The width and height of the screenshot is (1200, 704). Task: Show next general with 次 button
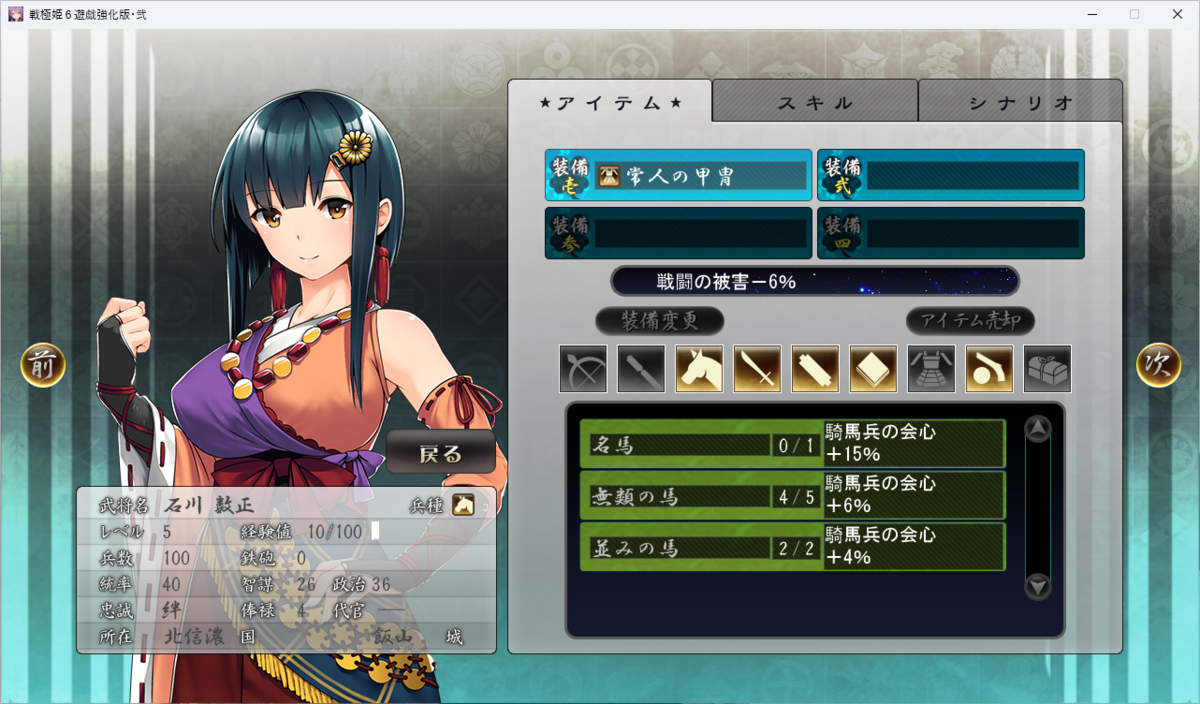click(x=1158, y=366)
